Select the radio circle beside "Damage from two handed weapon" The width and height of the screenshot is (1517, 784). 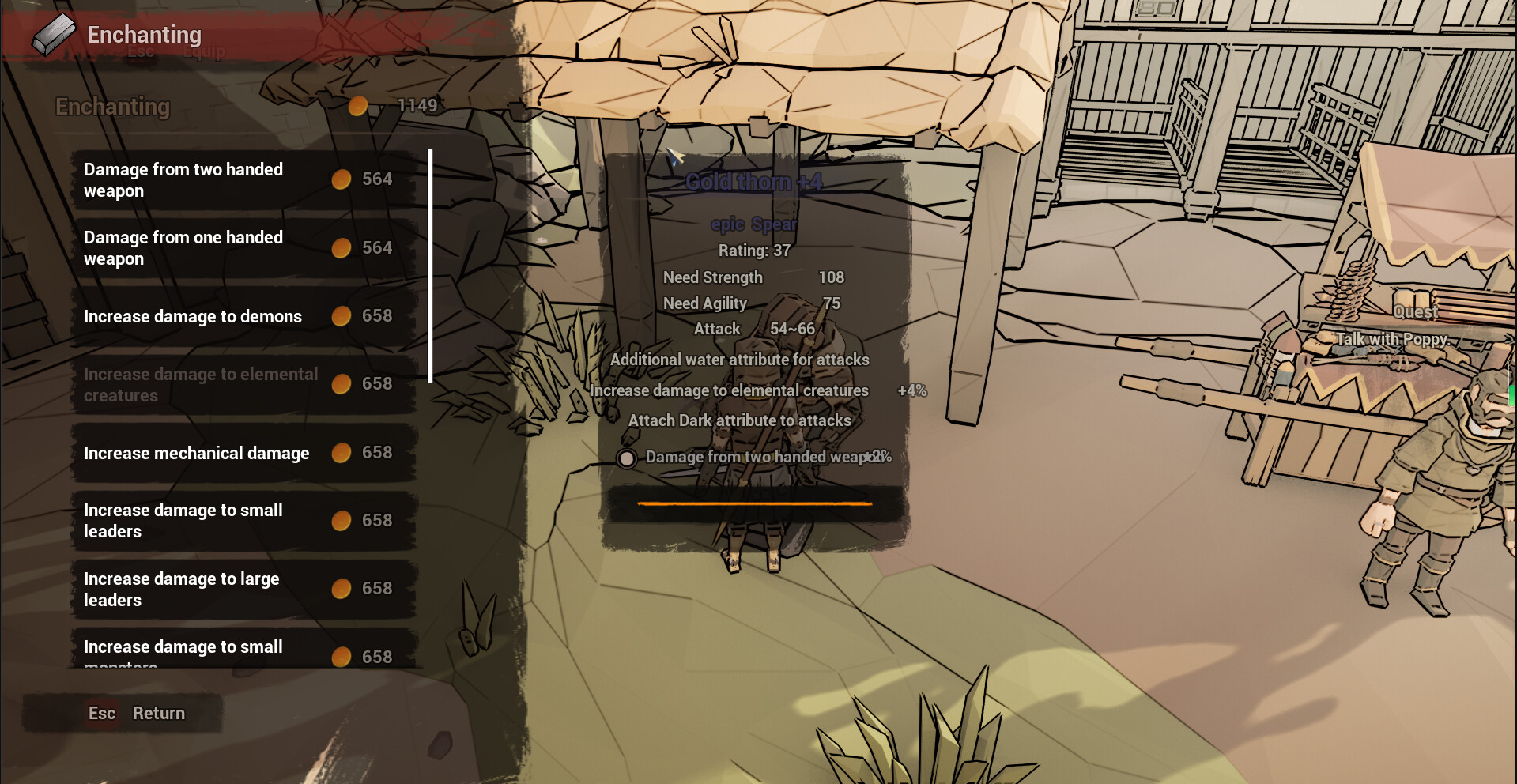pyautogui.click(x=627, y=458)
